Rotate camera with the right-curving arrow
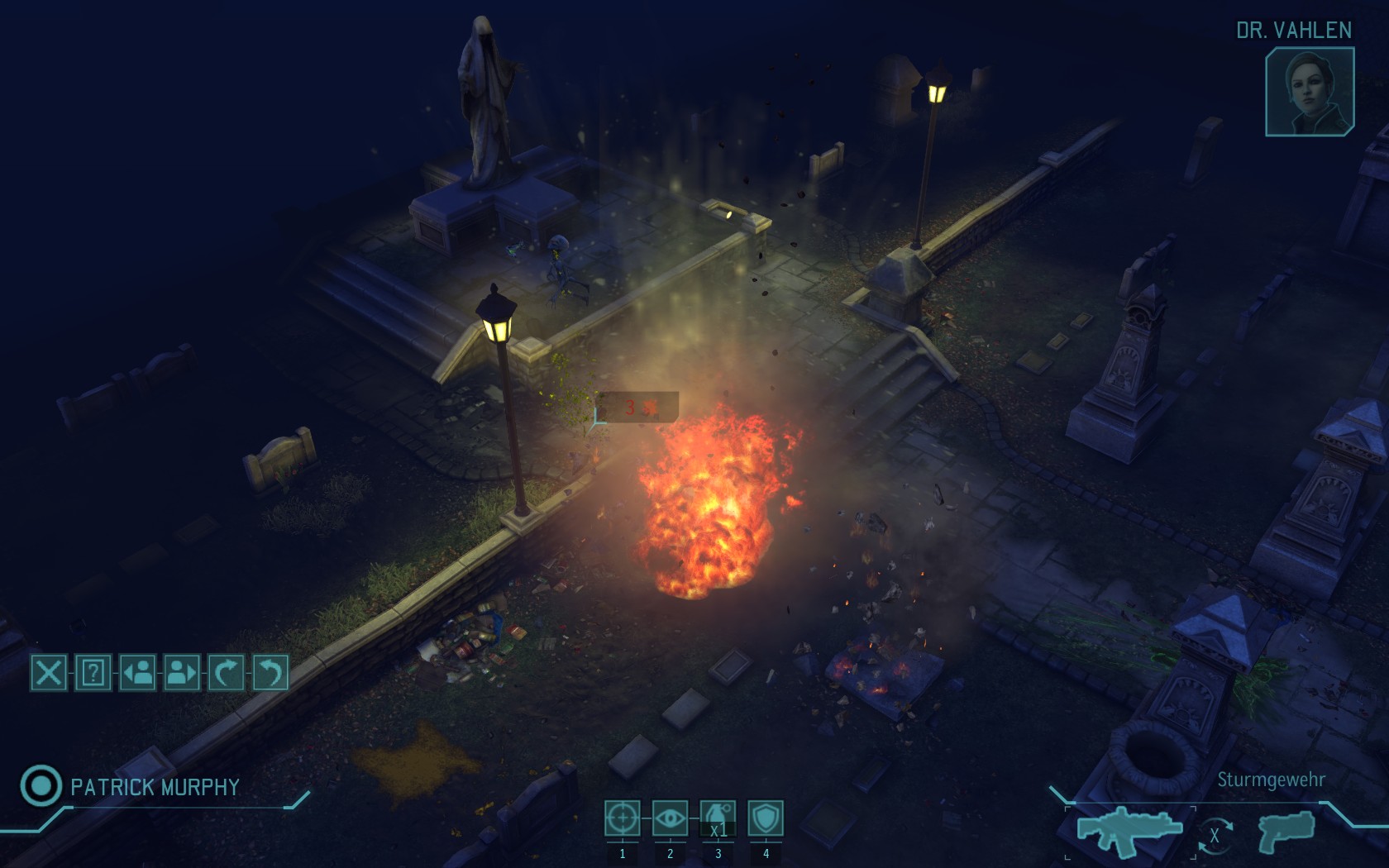The width and height of the screenshot is (1389, 868). coord(226,673)
